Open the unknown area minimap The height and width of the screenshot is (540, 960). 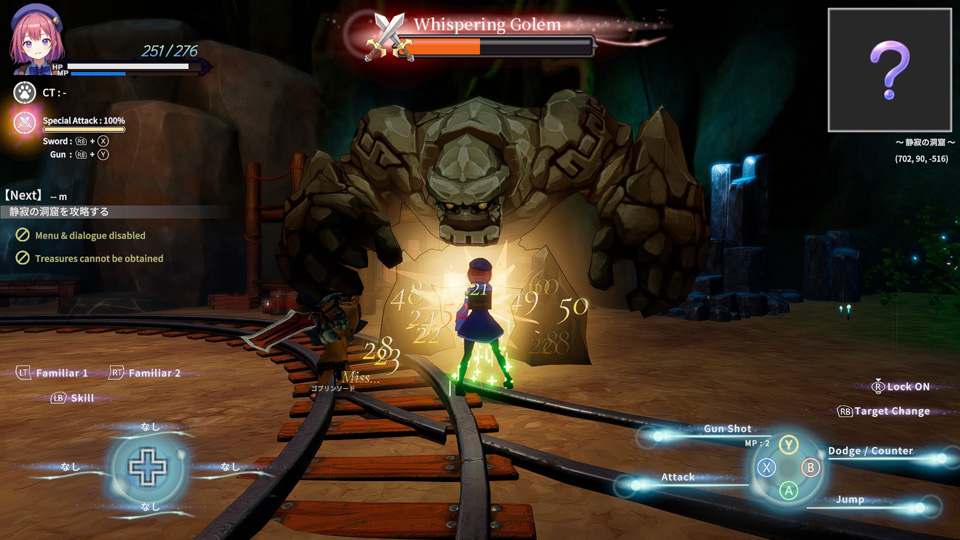(x=889, y=70)
